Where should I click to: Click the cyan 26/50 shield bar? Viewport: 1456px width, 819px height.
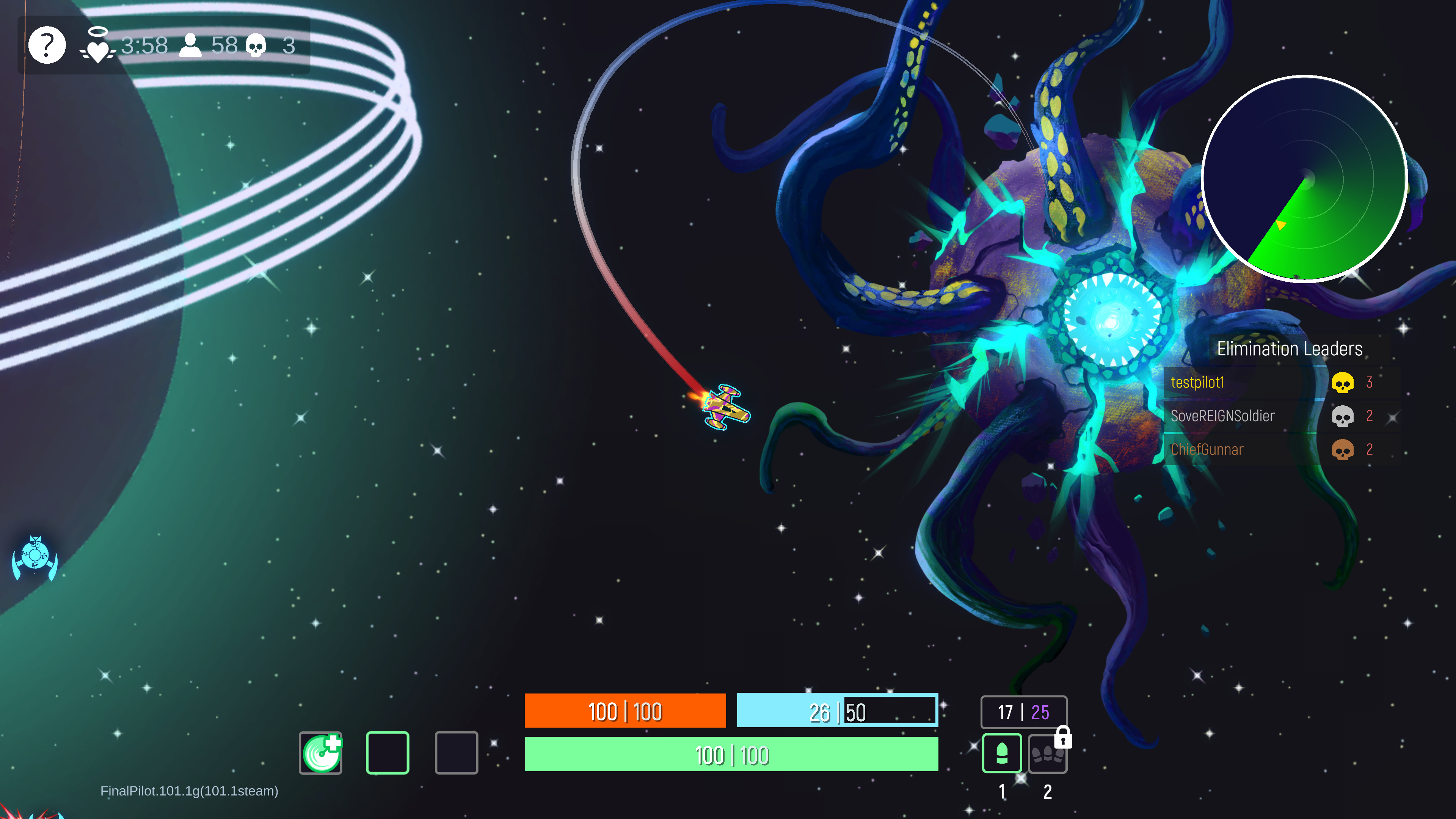pos(837,711)
